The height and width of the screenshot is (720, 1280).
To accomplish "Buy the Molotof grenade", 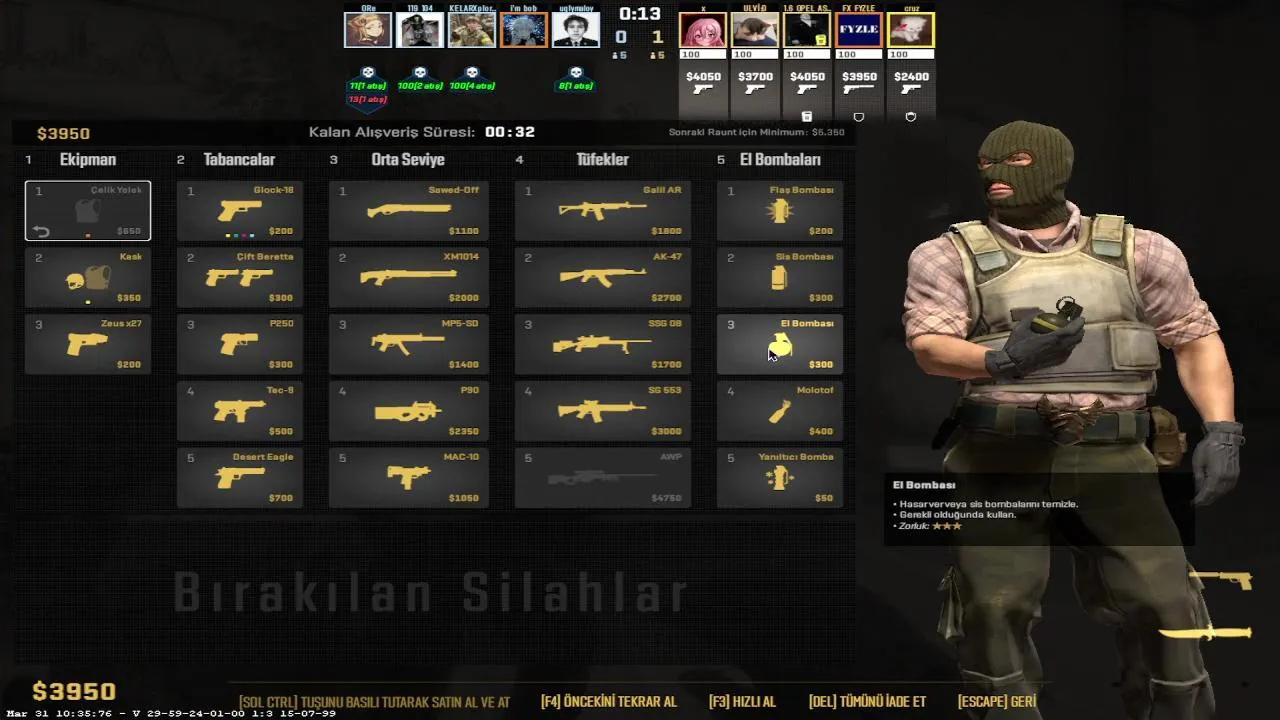I will 779,411.
